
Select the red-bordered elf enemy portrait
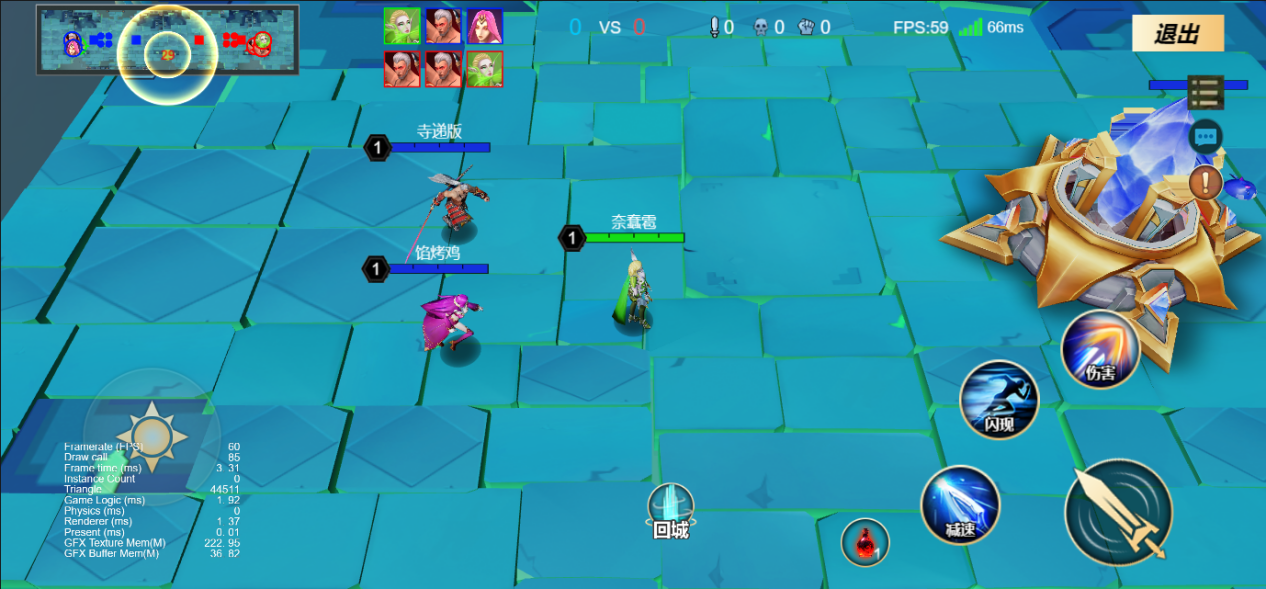(x=485, y=69)
